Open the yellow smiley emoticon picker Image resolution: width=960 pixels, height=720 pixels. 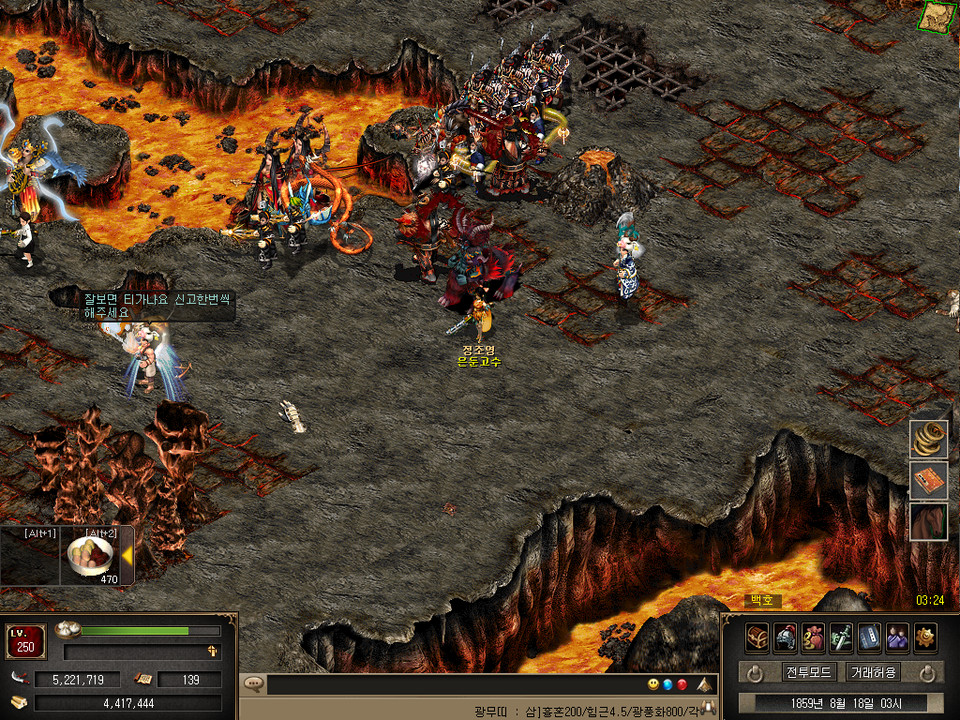(x=653, y=685)
